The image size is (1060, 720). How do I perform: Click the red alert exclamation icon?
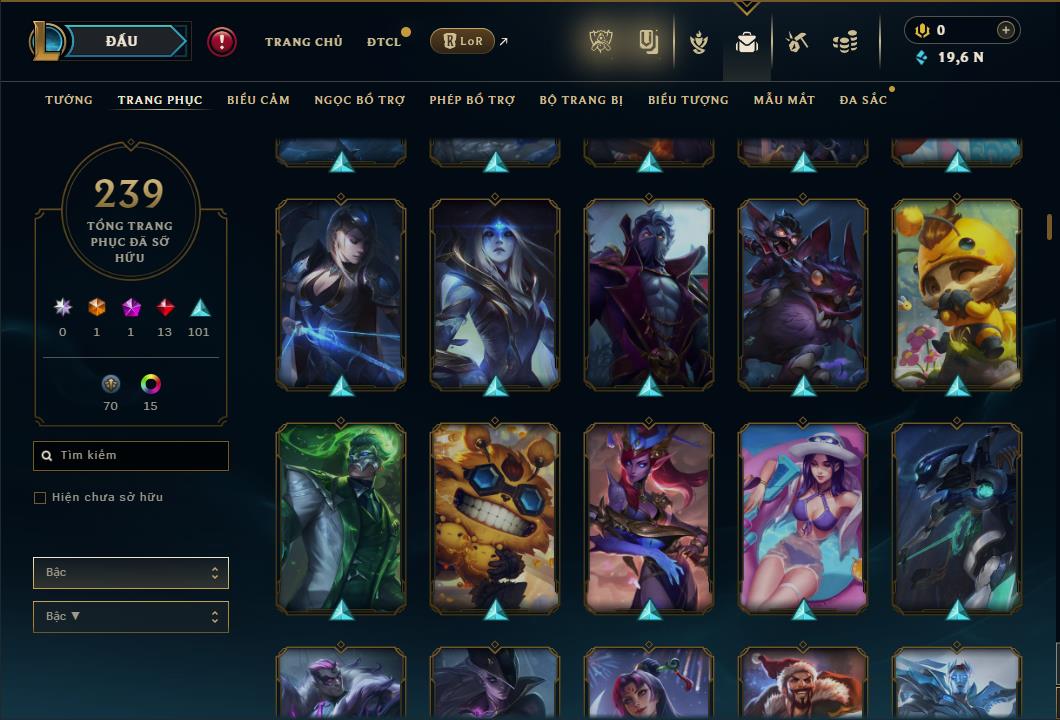coord(222,41)
